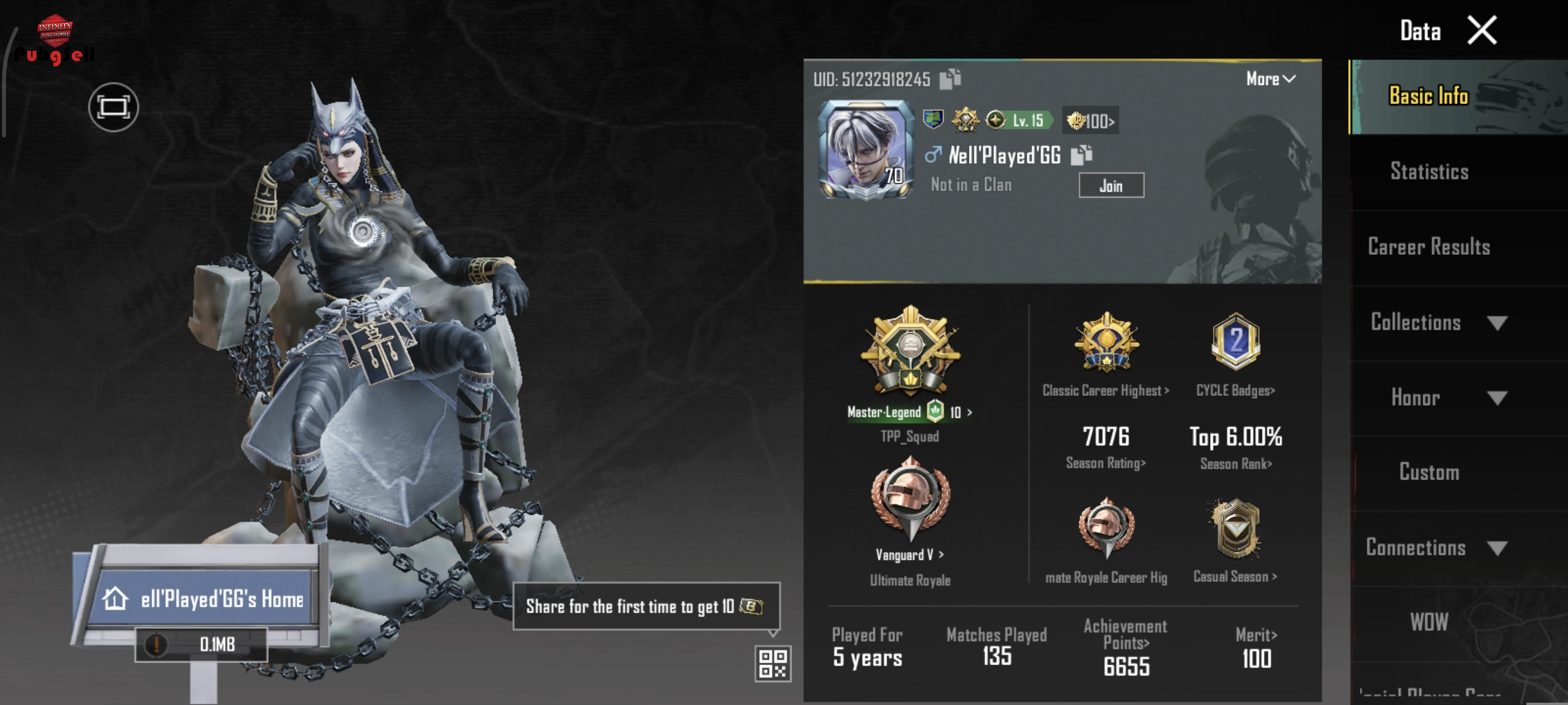Join a clan with the Join button
Viewport: 1568px width, 705px height.
[1111, 185]
